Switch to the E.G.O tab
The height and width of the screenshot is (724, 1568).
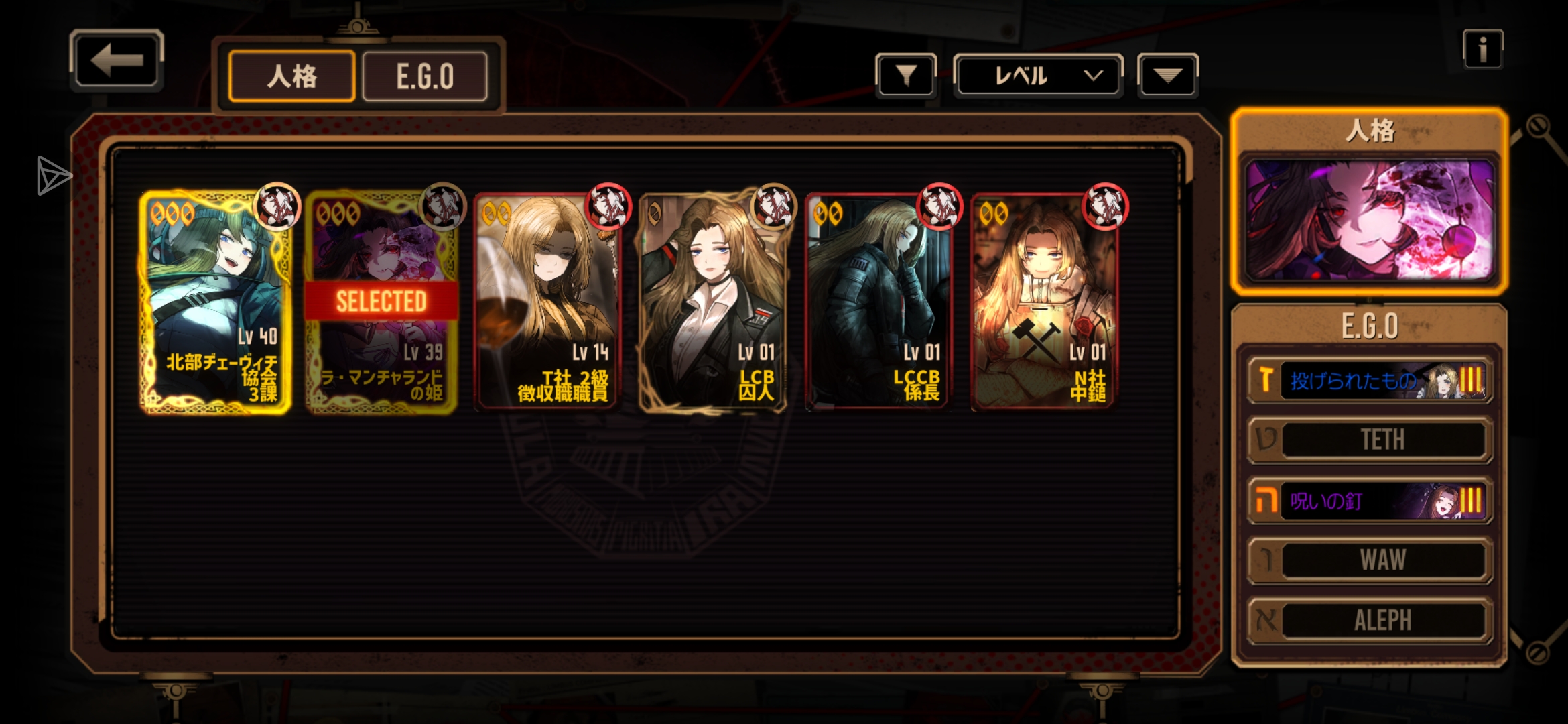click(x=425, y=76)
